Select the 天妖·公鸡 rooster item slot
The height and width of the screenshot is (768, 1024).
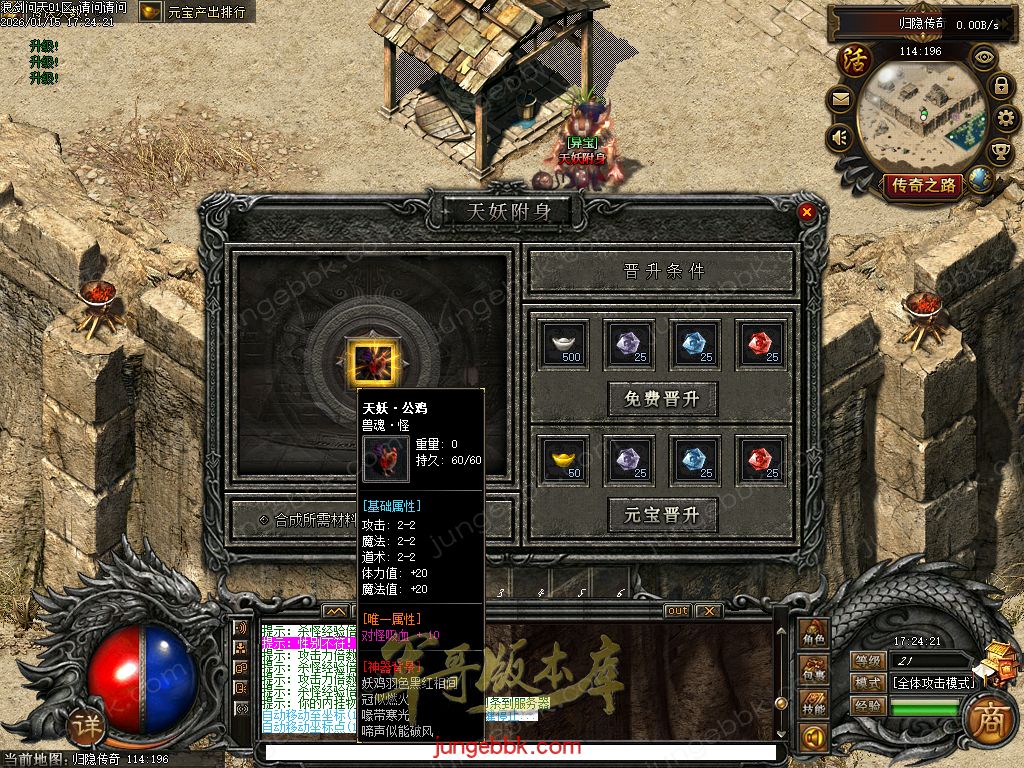click(373, 361)
